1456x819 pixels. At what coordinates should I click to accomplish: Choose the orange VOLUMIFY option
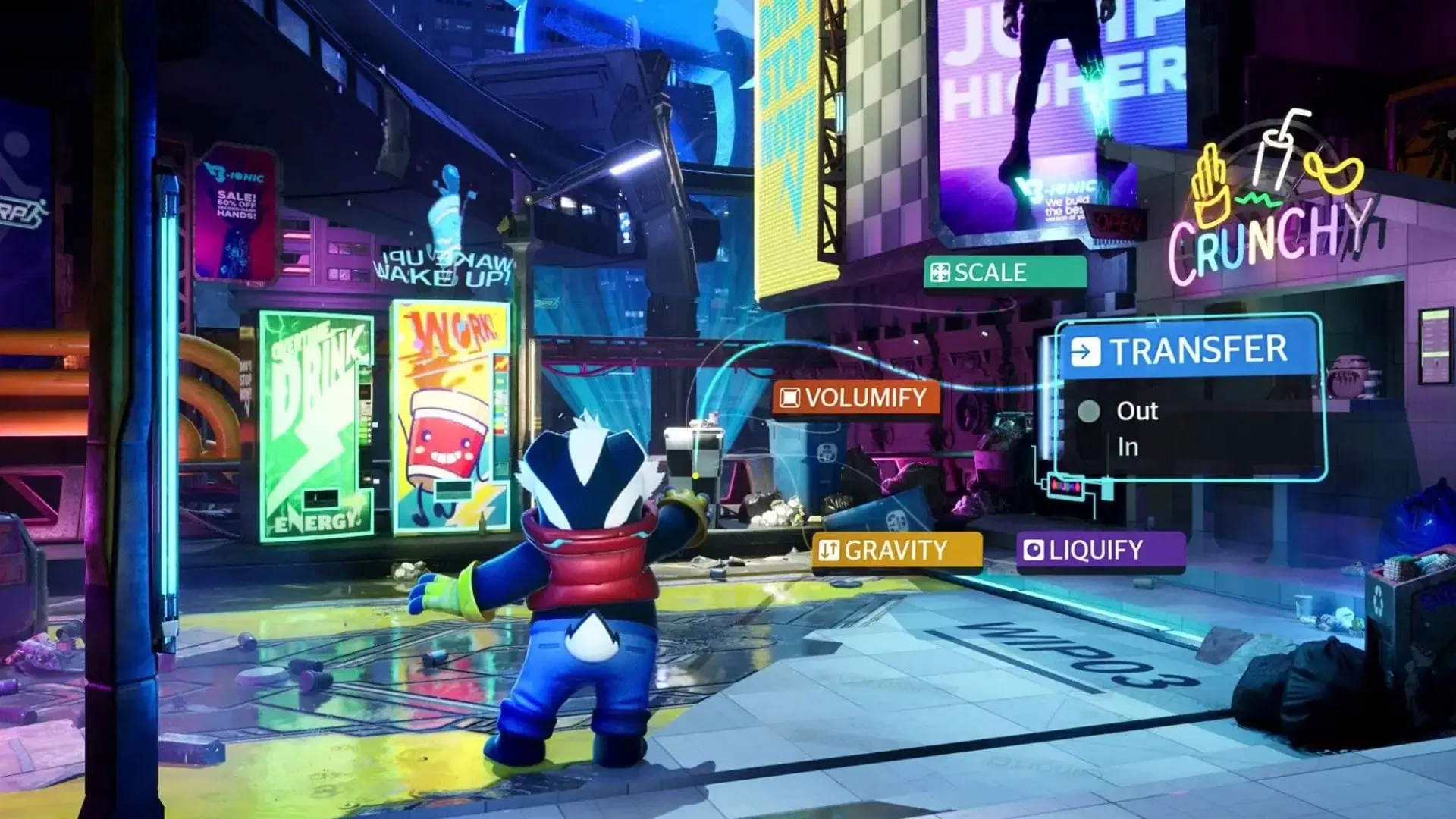855,397
